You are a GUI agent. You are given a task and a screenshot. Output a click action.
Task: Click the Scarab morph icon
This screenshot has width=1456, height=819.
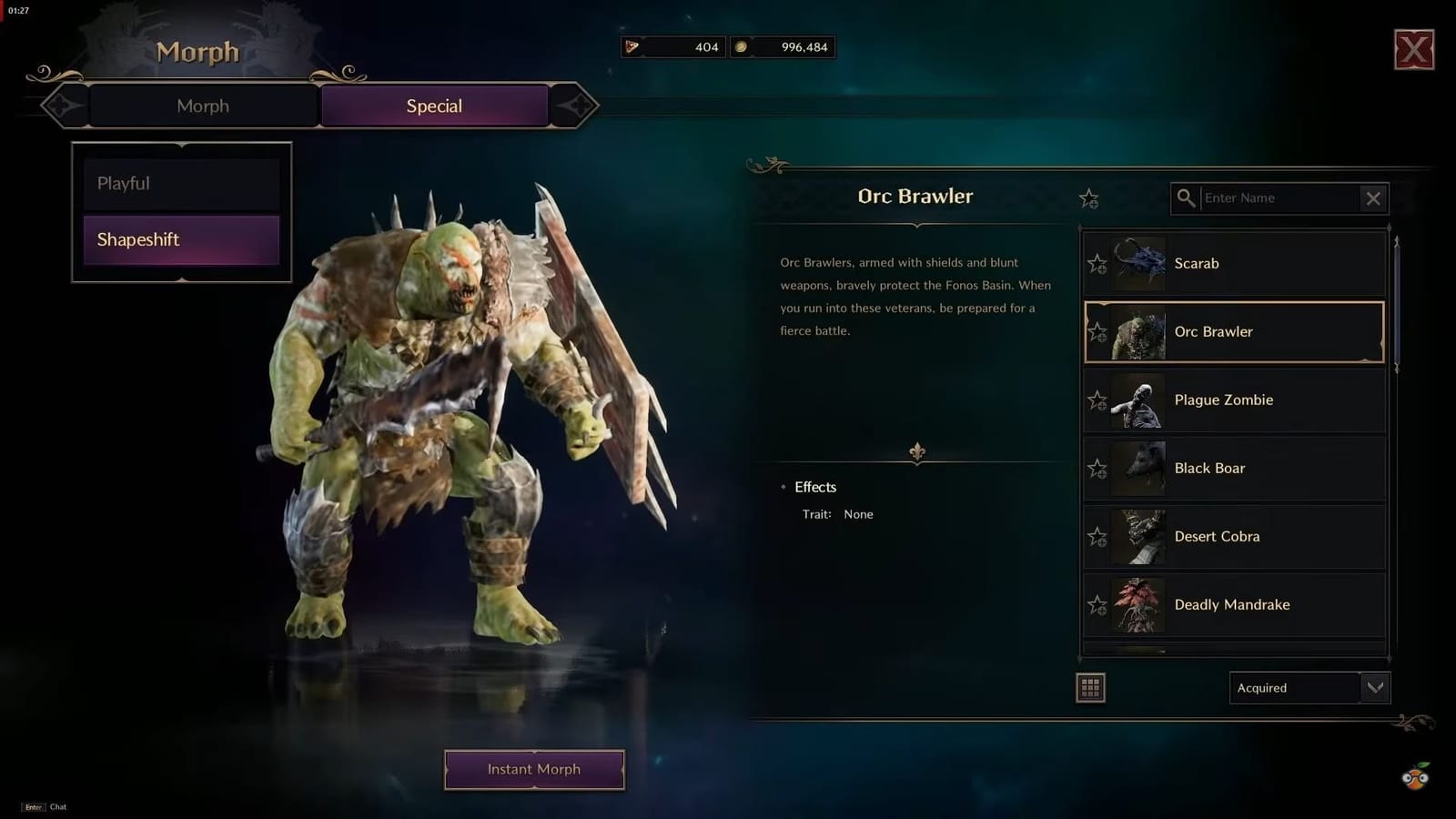tap(1137, 263)
